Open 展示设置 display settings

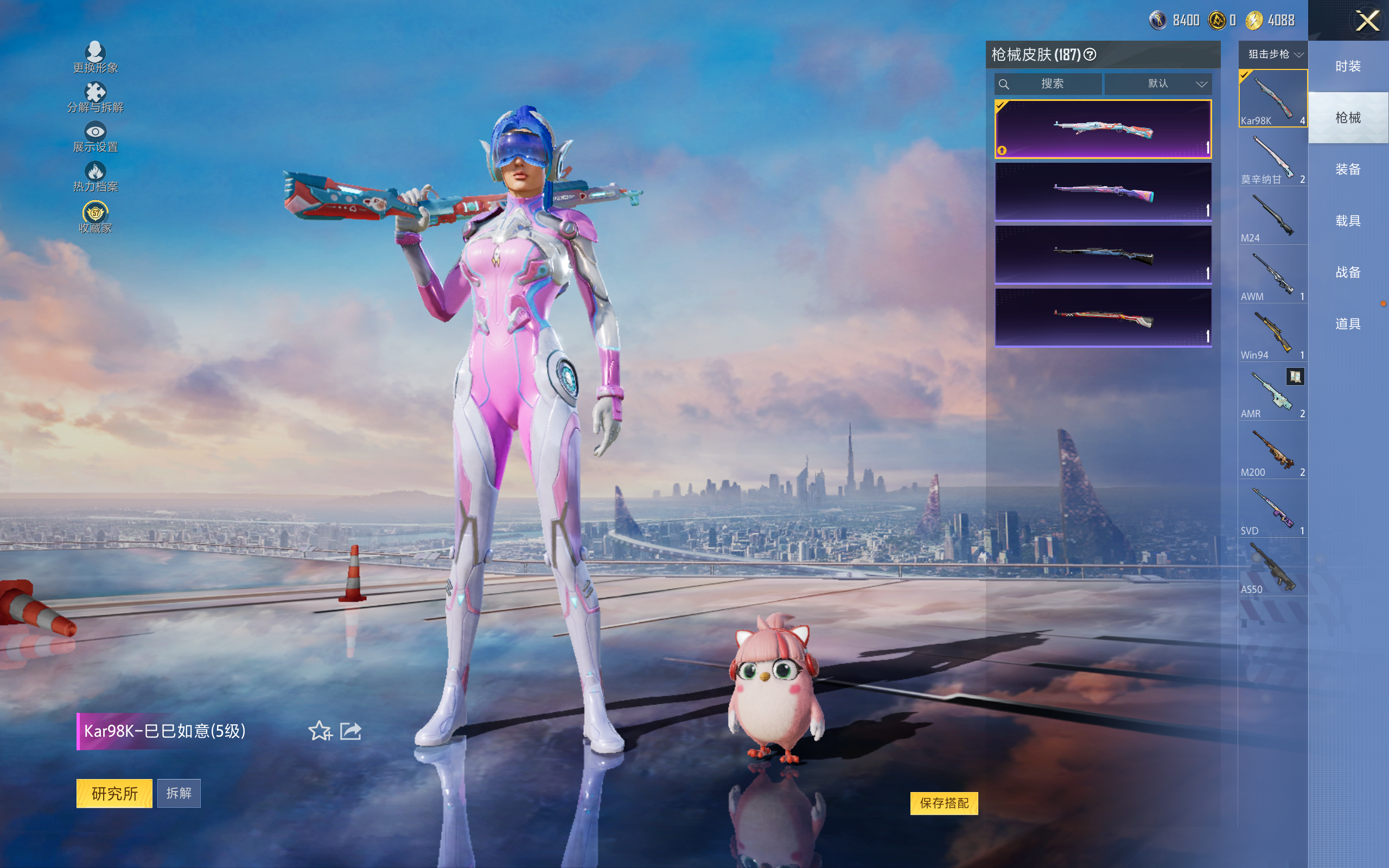click(x=95, y=137)
